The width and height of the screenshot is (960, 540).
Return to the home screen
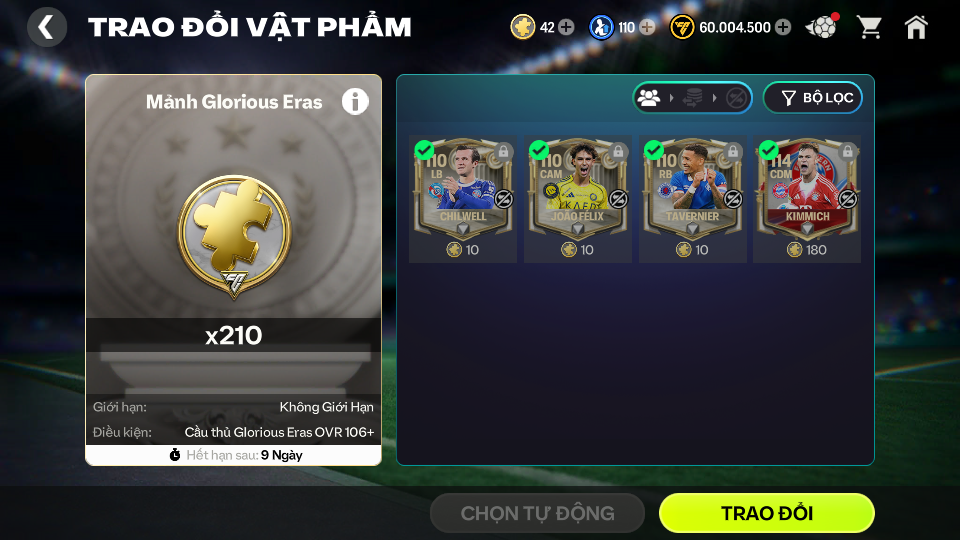[916, 27]
